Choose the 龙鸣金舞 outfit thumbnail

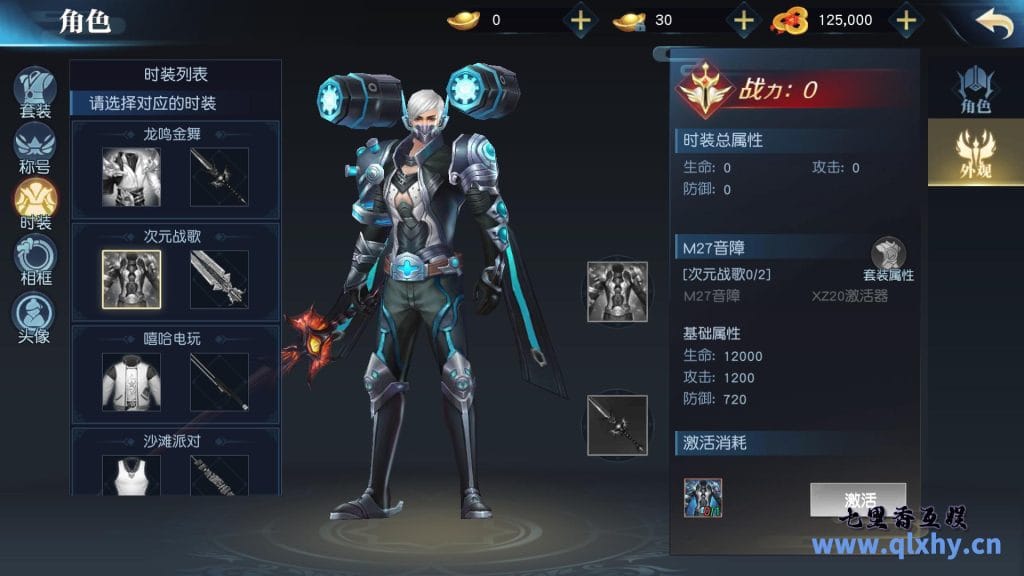point(131,177)
